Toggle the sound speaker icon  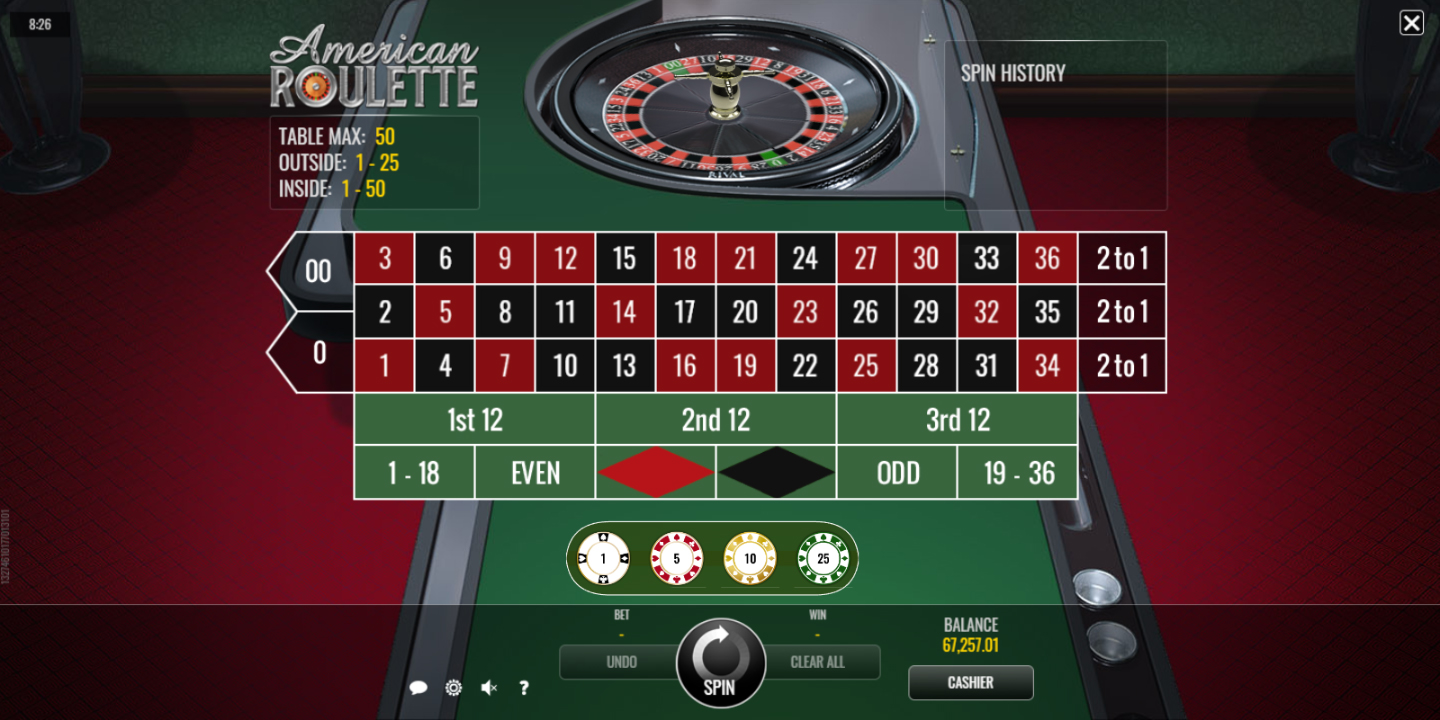pos(489,688)
